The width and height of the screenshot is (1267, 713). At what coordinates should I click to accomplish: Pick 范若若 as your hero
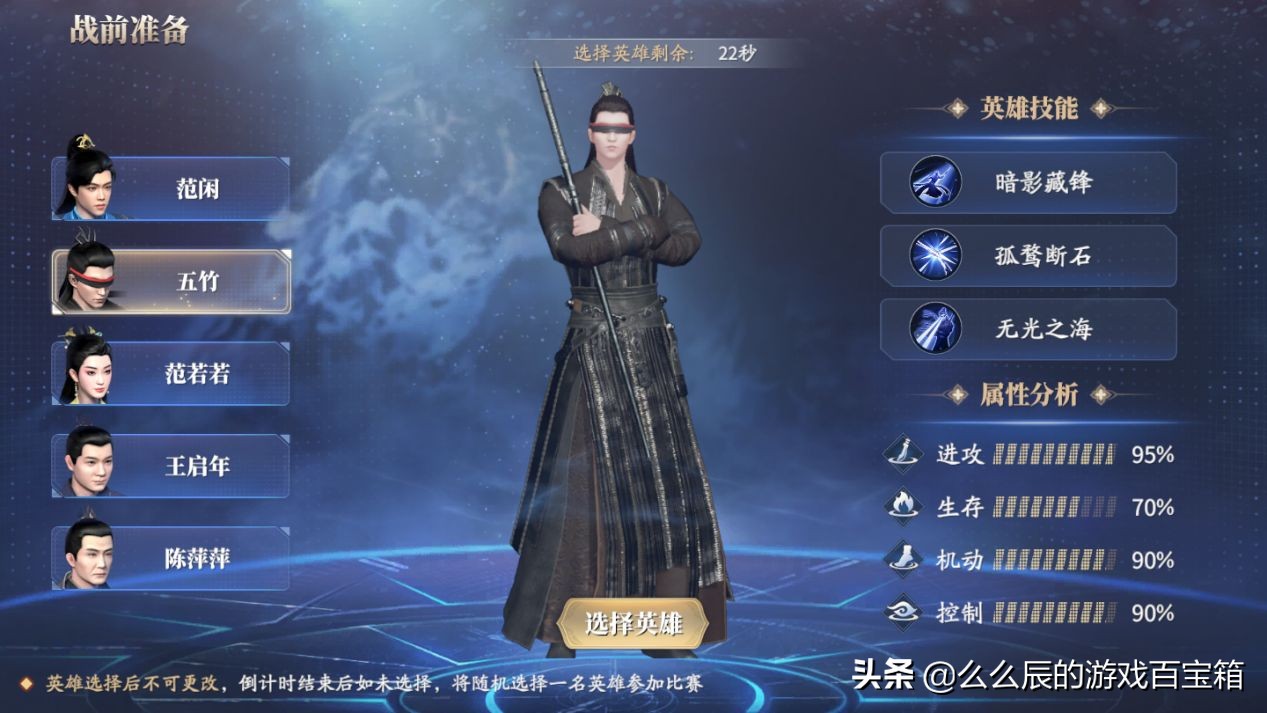172,374
